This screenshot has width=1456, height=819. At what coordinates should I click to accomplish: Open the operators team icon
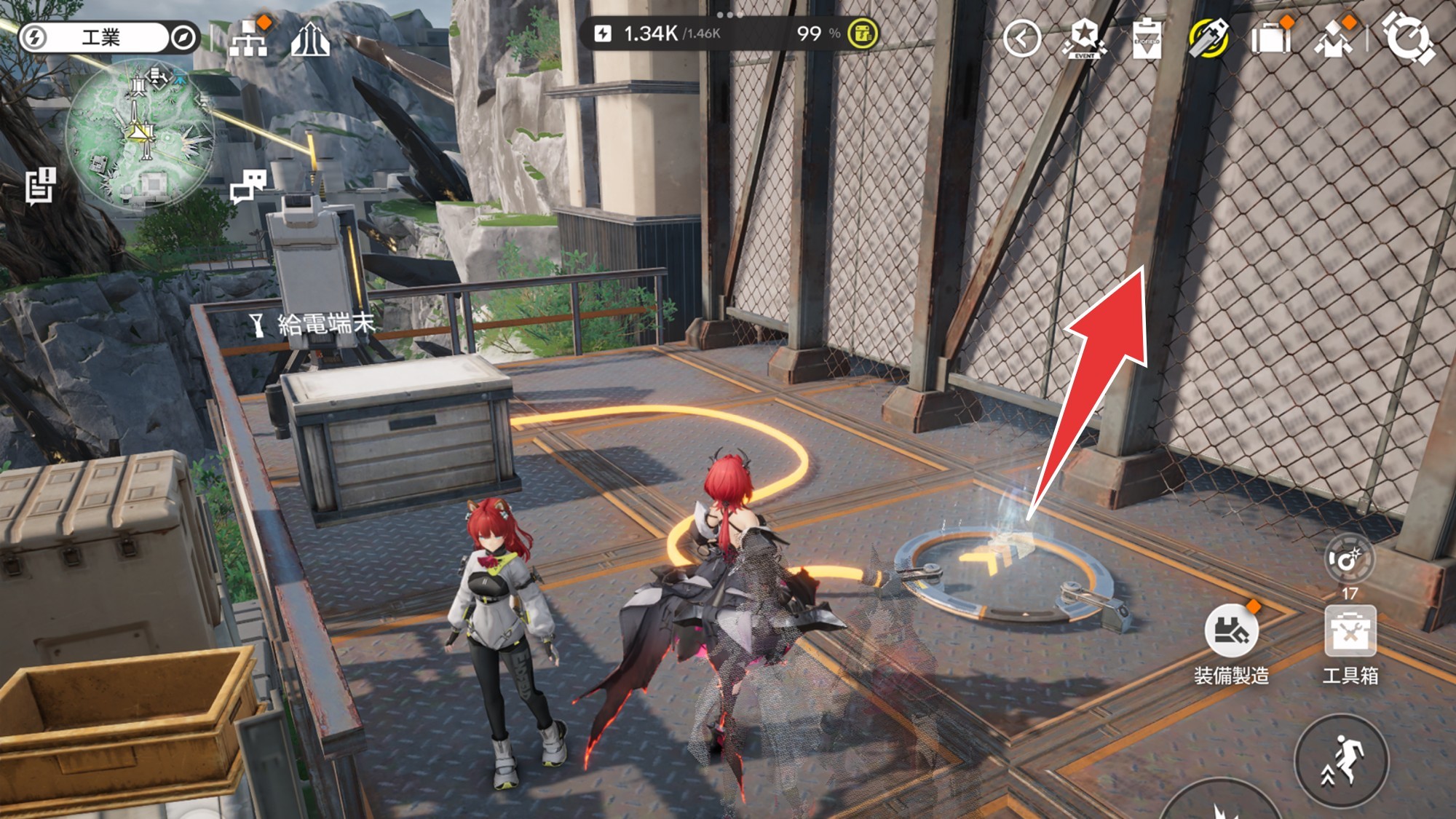pyautogui.click(x=1334, y=39)
